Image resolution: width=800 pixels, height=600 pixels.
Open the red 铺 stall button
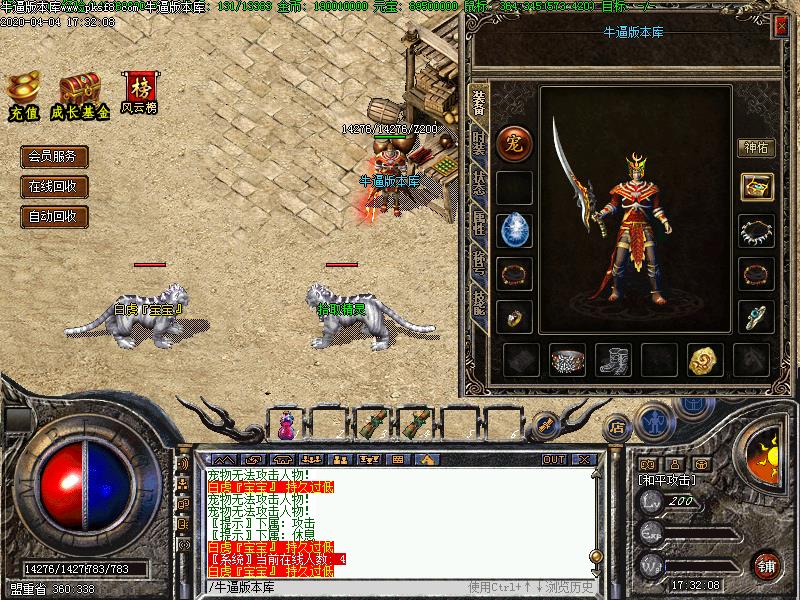click(x=767, y=564)
